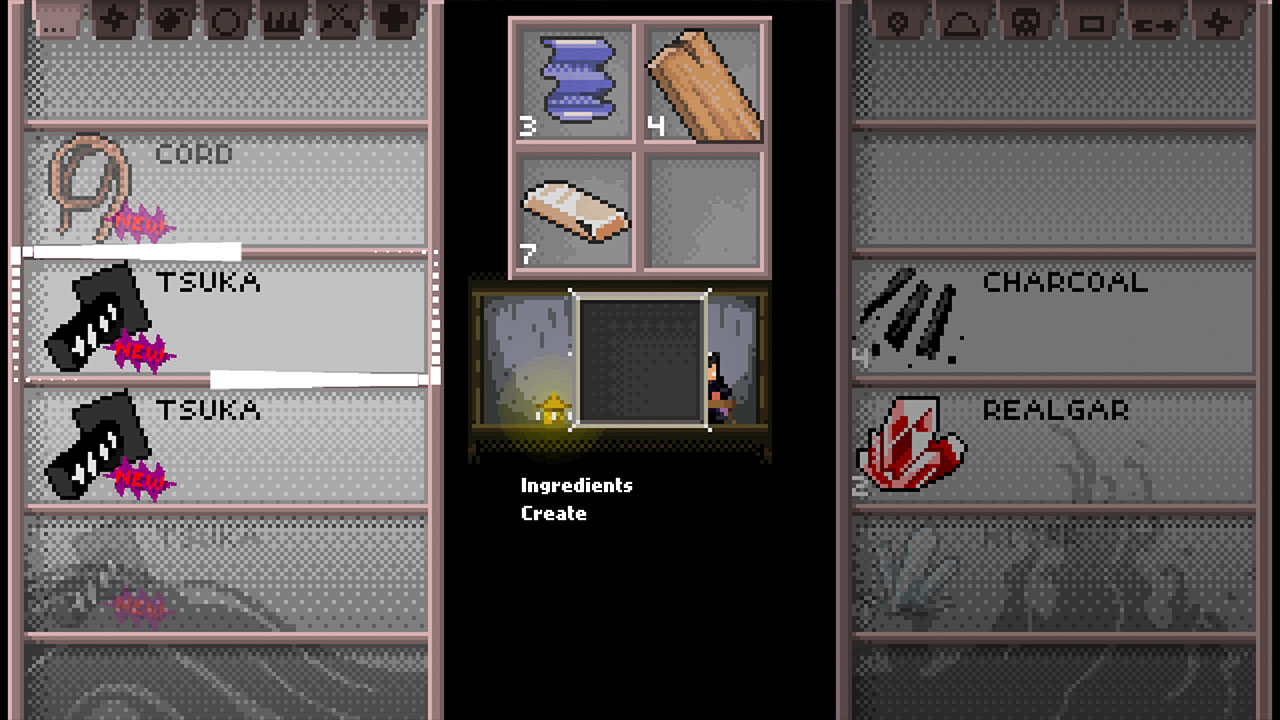Viewport: 1280px width, 720px height.
Task: Select the trap mound icon on right toolbar
Action: [960, 22]
